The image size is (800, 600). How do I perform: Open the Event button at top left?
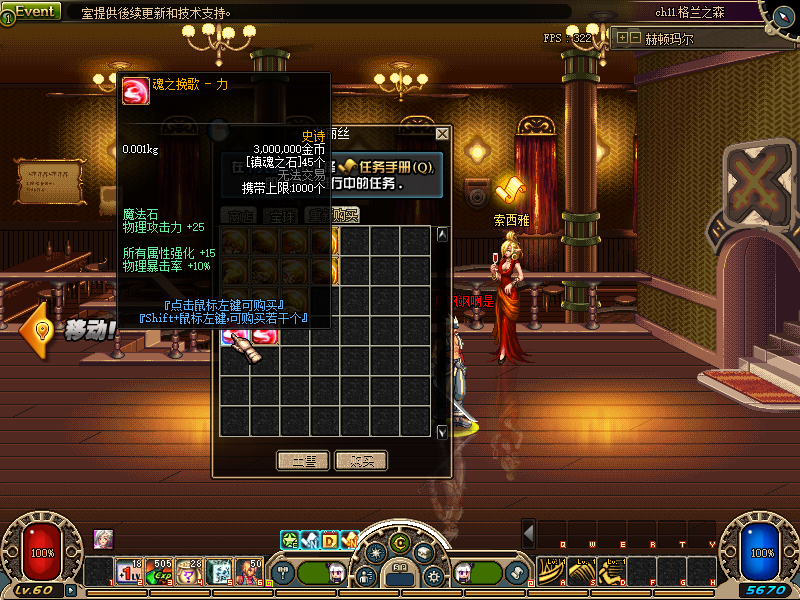tap(31, 11)
